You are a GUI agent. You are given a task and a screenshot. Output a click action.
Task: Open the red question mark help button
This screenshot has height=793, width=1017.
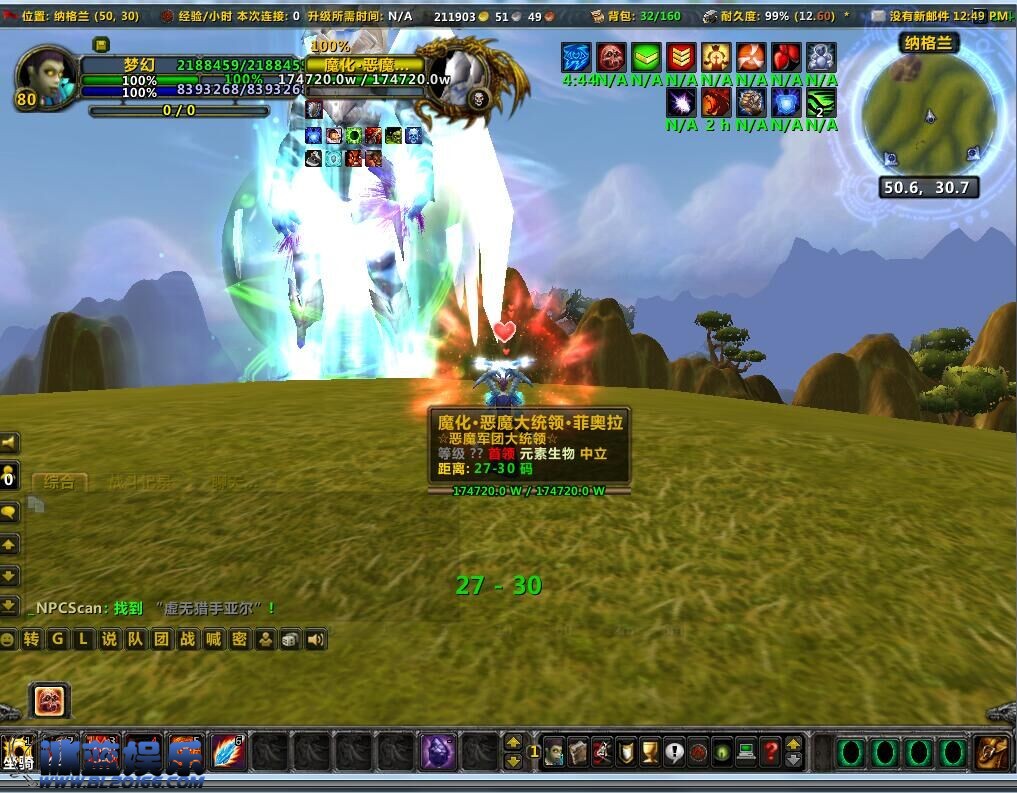(770, 752)
